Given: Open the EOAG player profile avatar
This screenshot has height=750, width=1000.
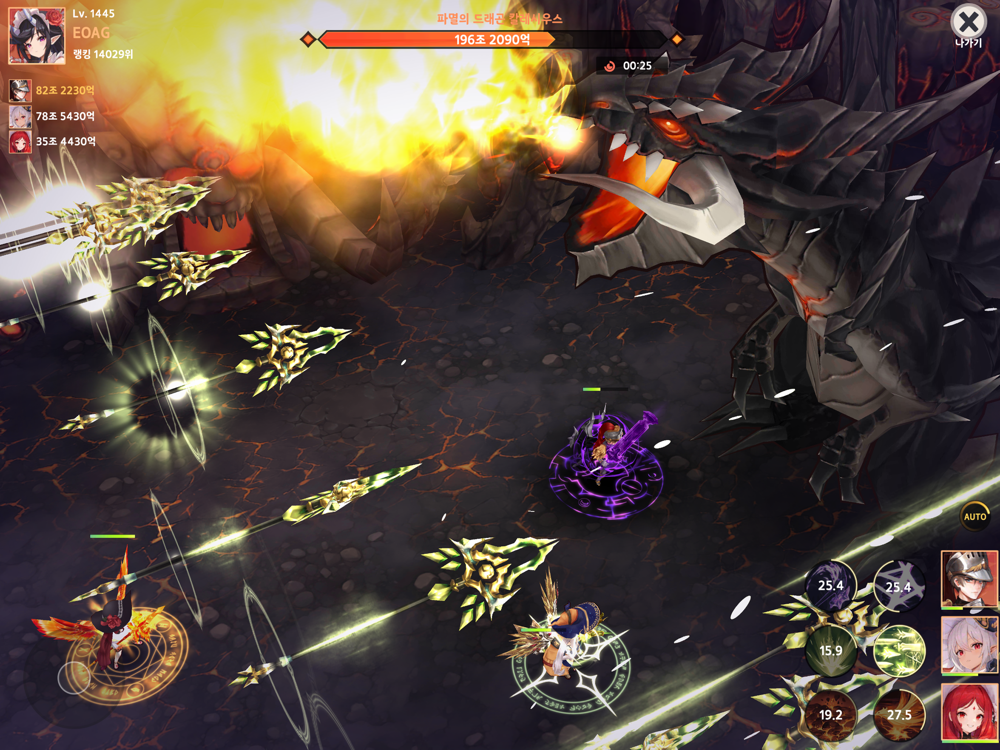Looking at the screenshot, I should (37, 36).
